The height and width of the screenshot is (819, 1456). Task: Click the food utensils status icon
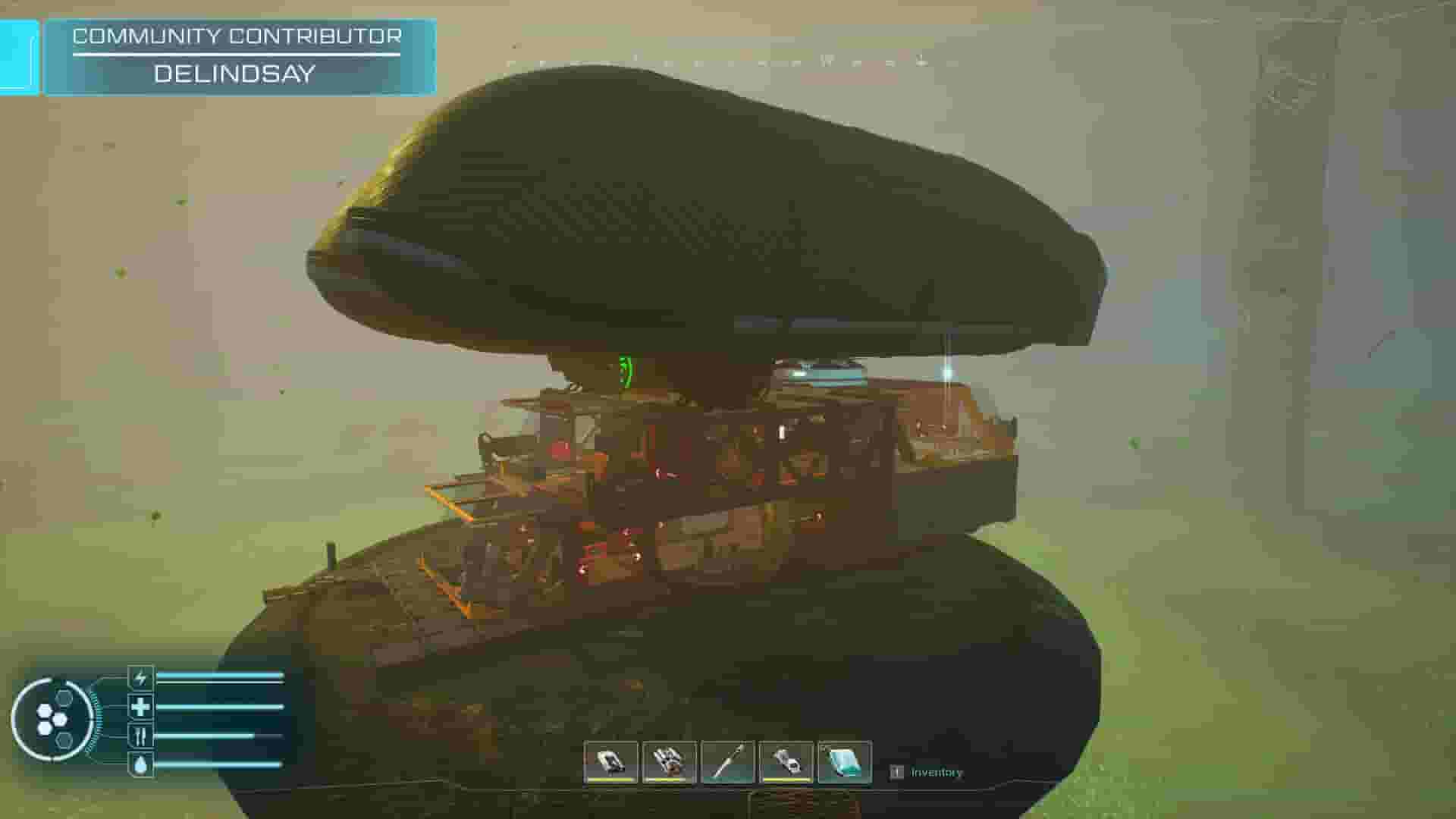(x=141, y=736)
